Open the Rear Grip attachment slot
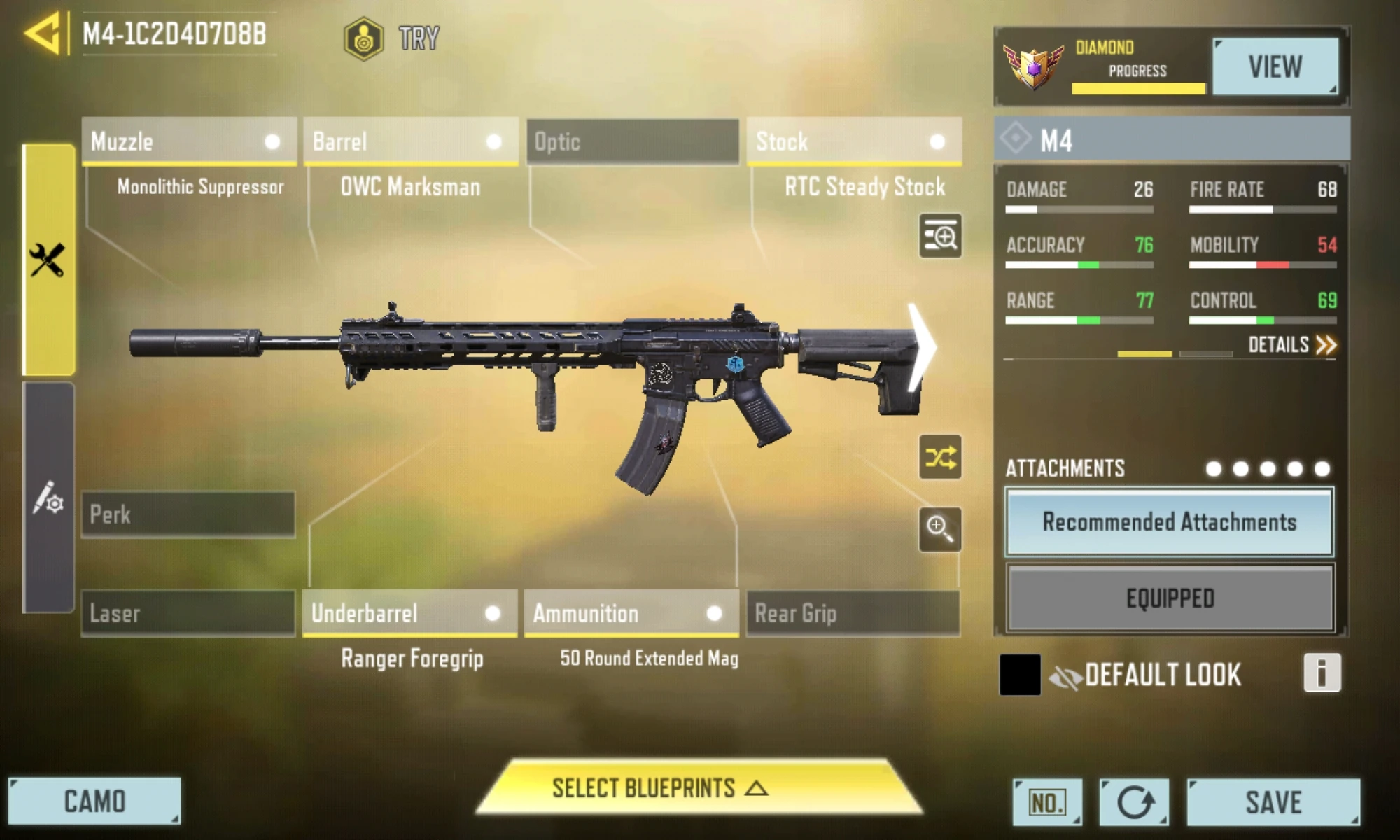Image resolution: width=1400 pixels, height=840 pixels. (853, 614)
